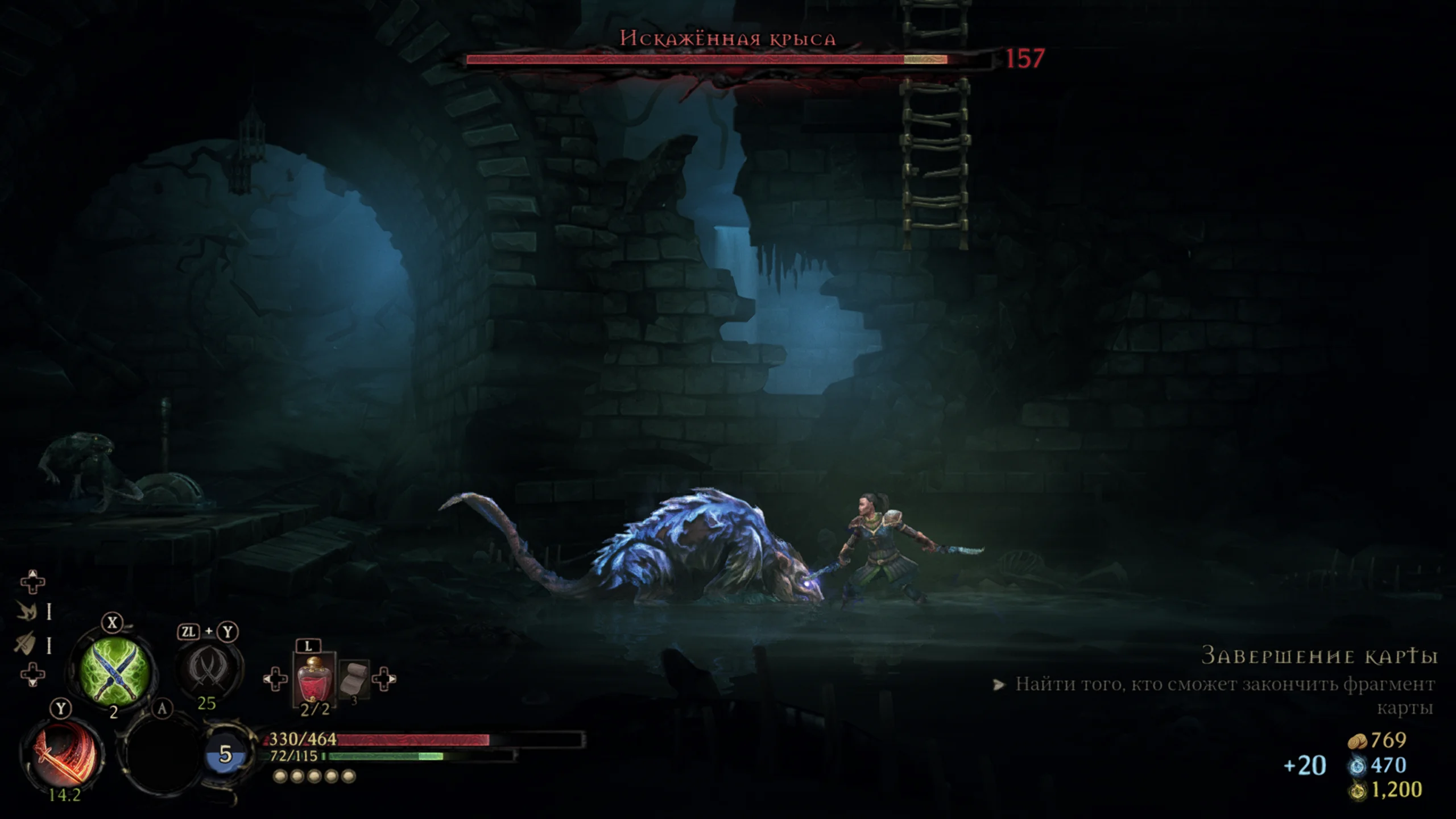
Task: Select the red health potion slot
Action: click(x=313, y=679)
